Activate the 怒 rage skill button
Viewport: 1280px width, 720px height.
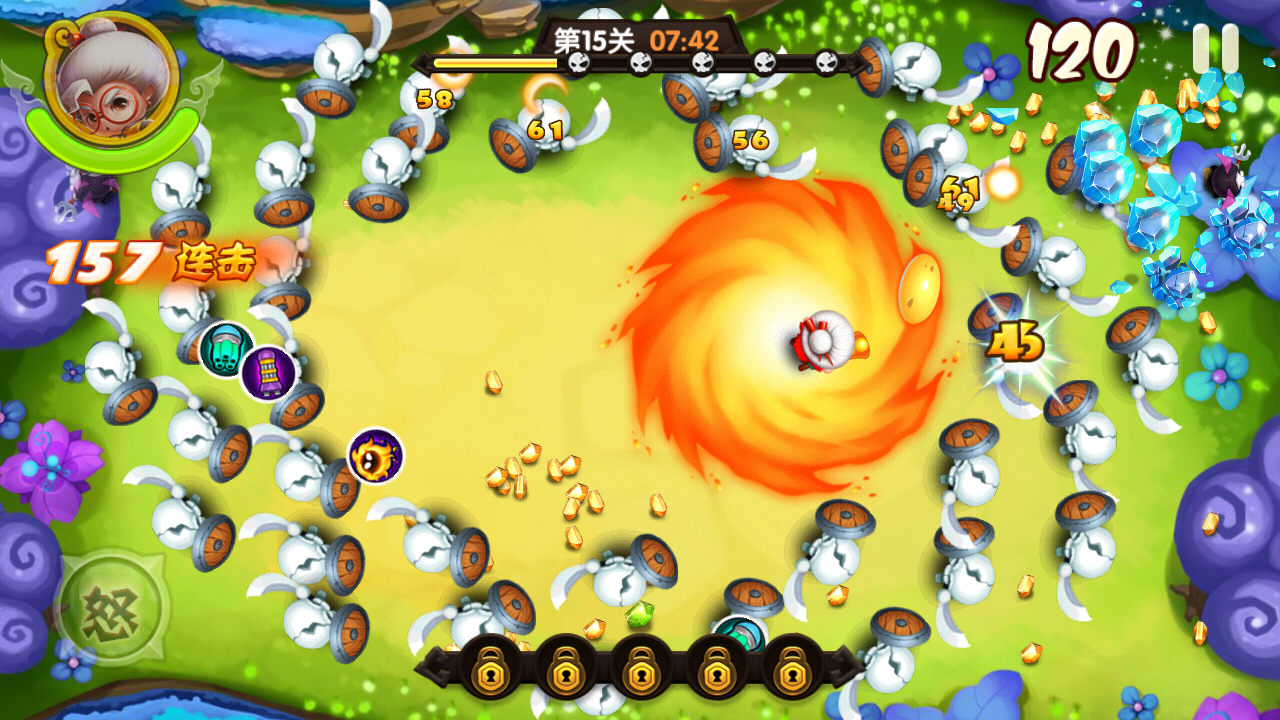click(x=111, y=607)
